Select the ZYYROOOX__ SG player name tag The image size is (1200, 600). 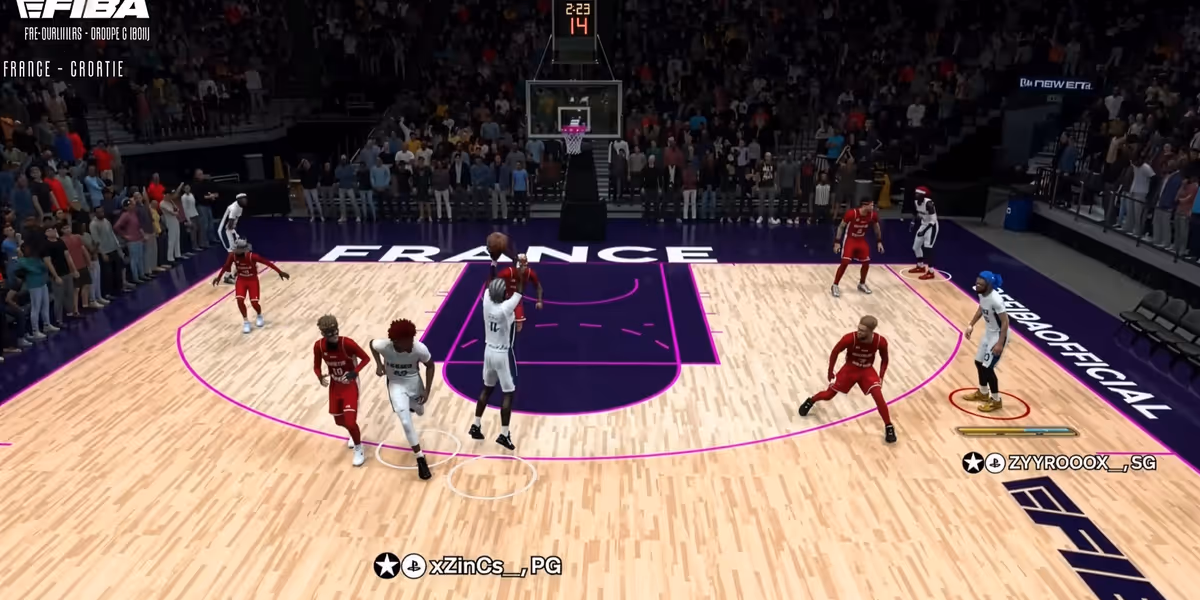(1059, 462)
